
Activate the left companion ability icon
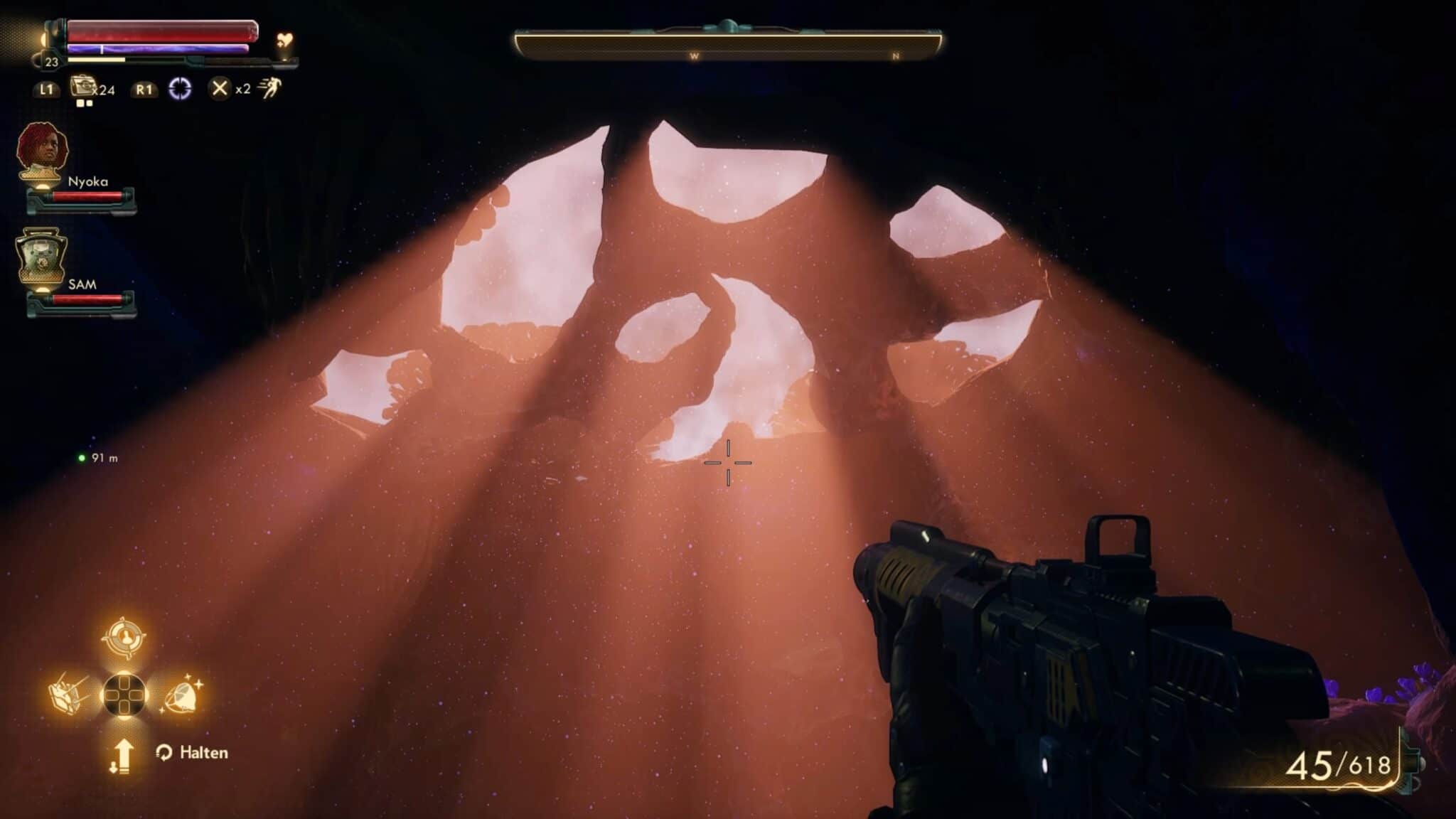(x=68, y=692)
